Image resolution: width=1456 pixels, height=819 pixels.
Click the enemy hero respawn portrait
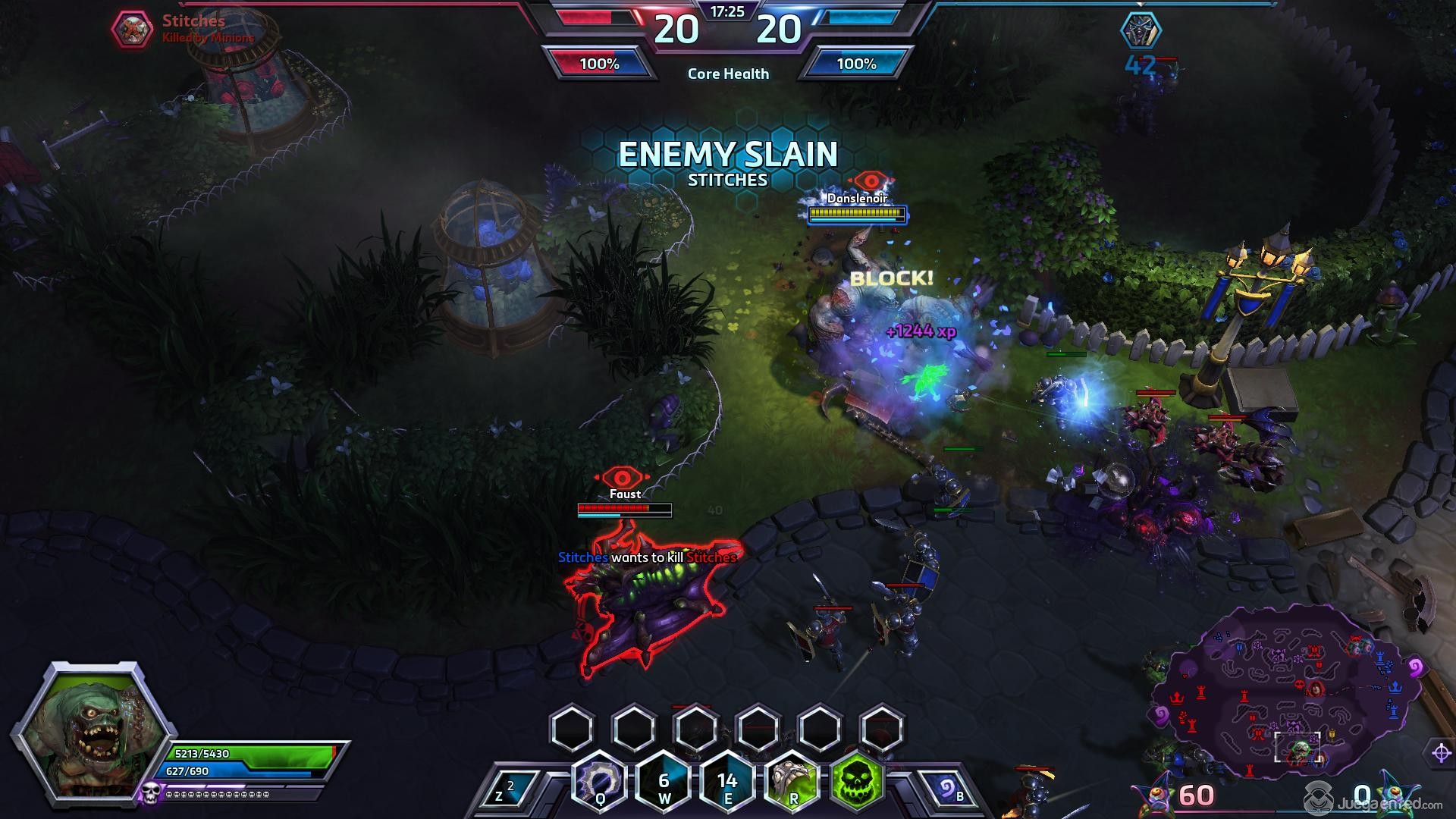click(x=1140, y=30)
